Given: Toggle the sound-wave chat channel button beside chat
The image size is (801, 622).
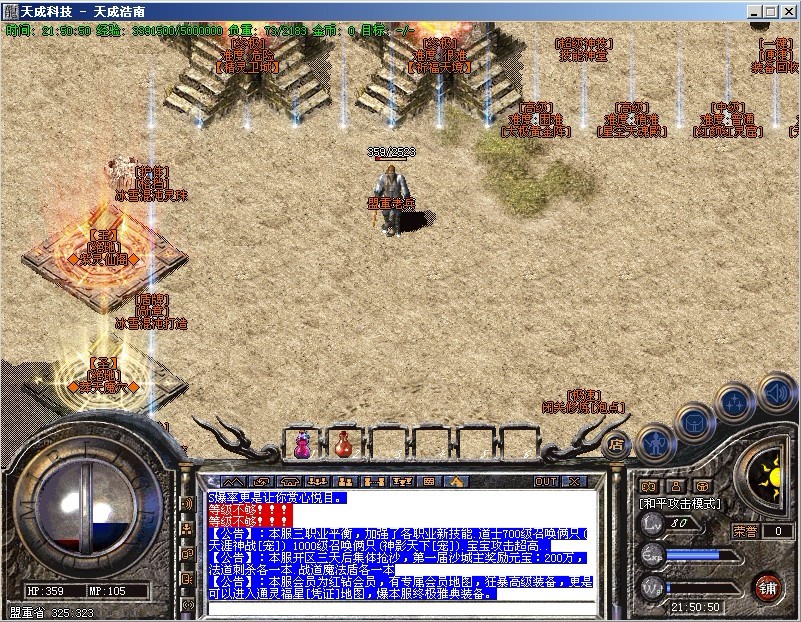Looking at the screenshot, I should [186, 503].
